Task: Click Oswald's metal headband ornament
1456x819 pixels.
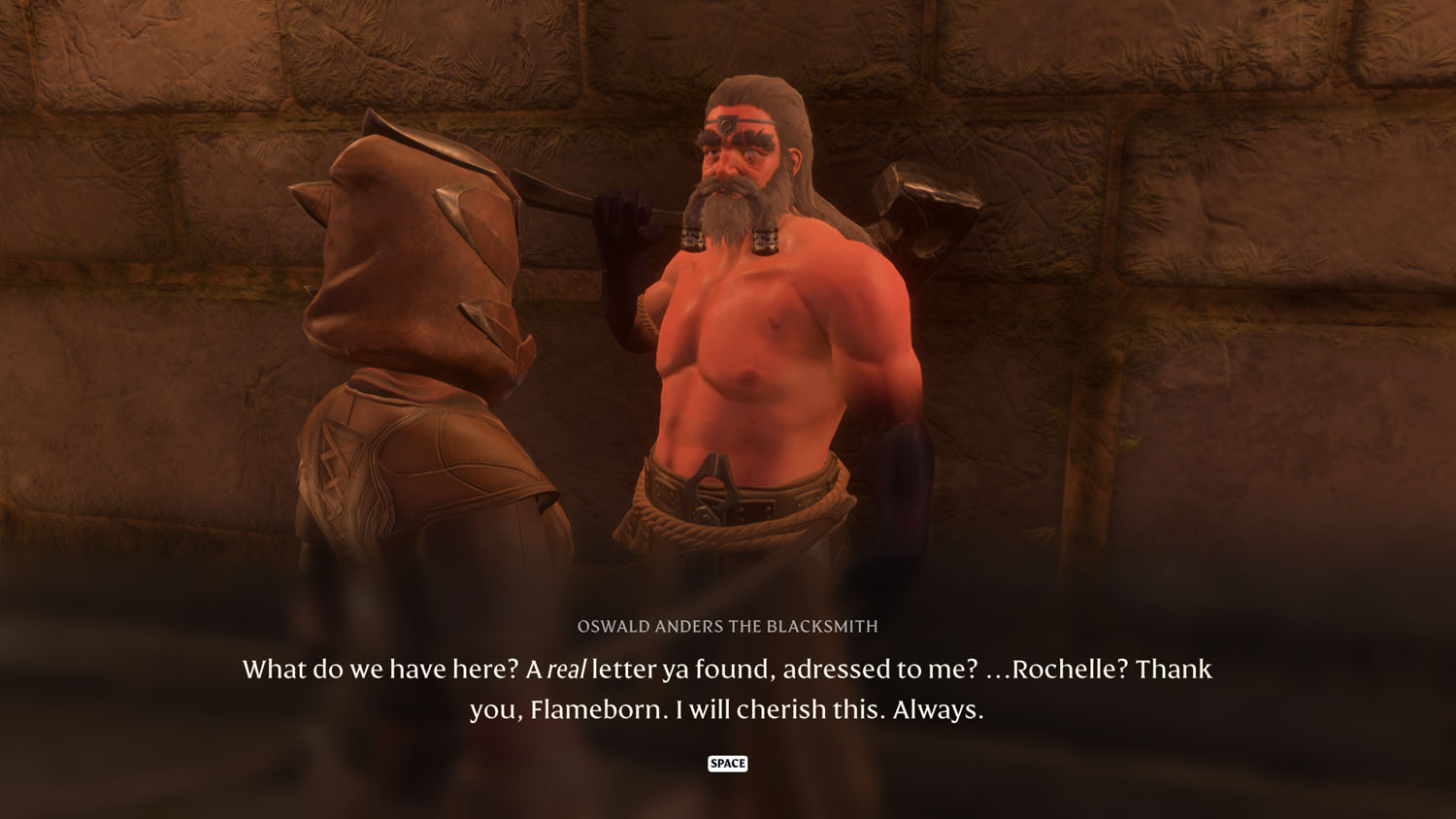Action: pyautogui.click(x=728, y=126)
